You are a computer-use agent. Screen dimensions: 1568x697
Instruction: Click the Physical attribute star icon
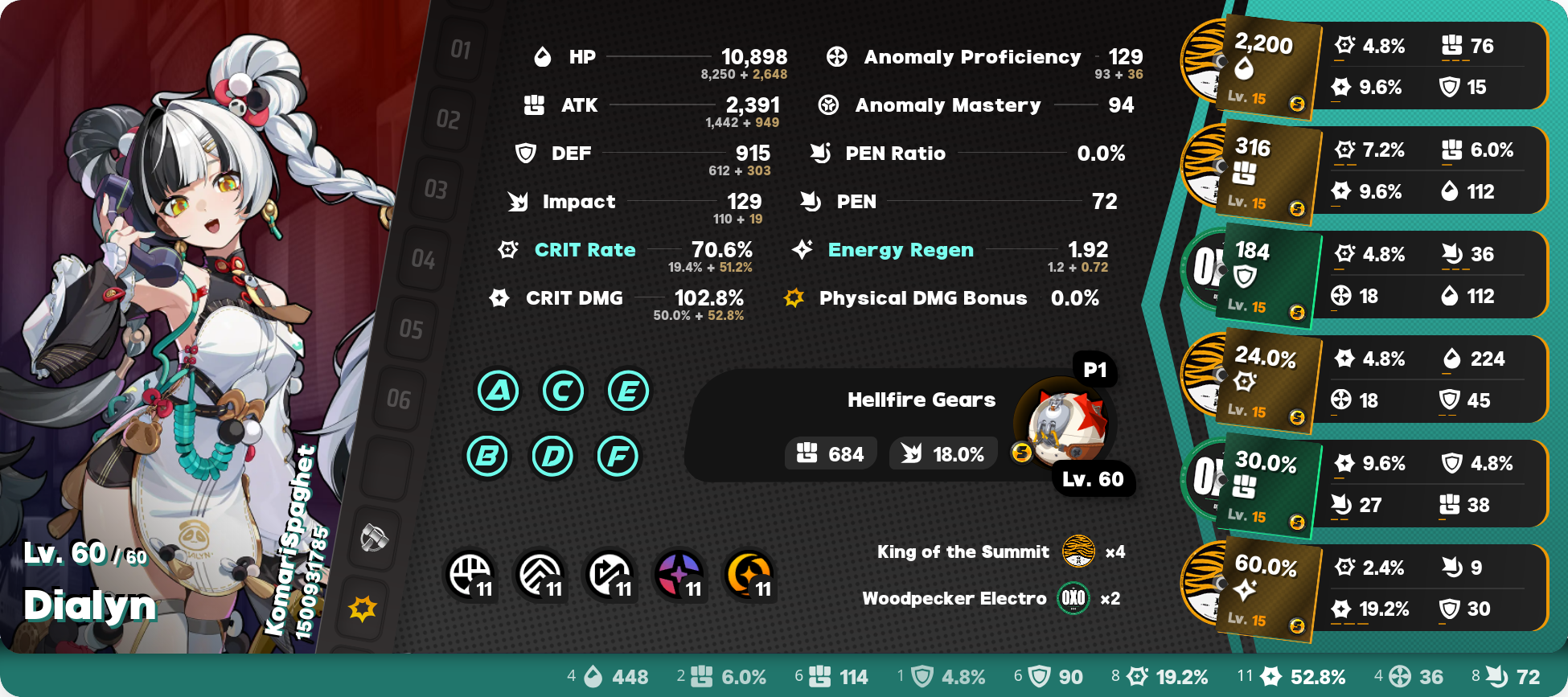click(x=363, y=609)
